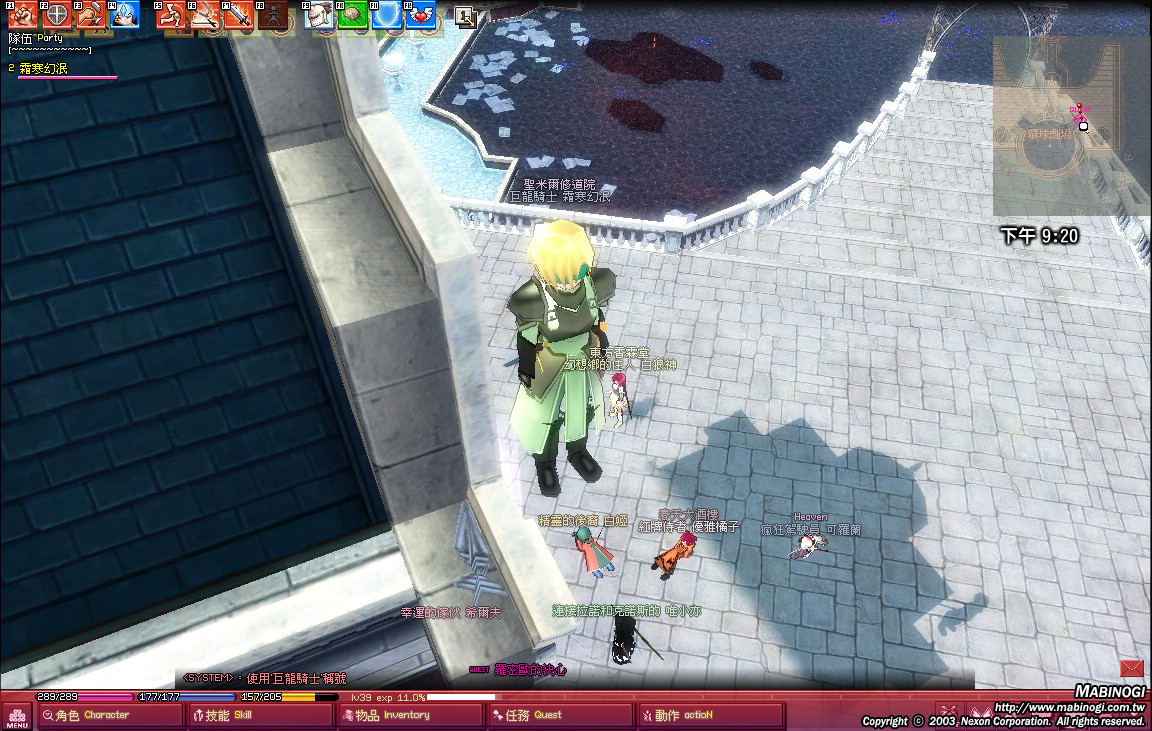Image resolution: width=1152 pixels, height=731 pixels.
Task: Open the Quest window
Action: (559, 715)
